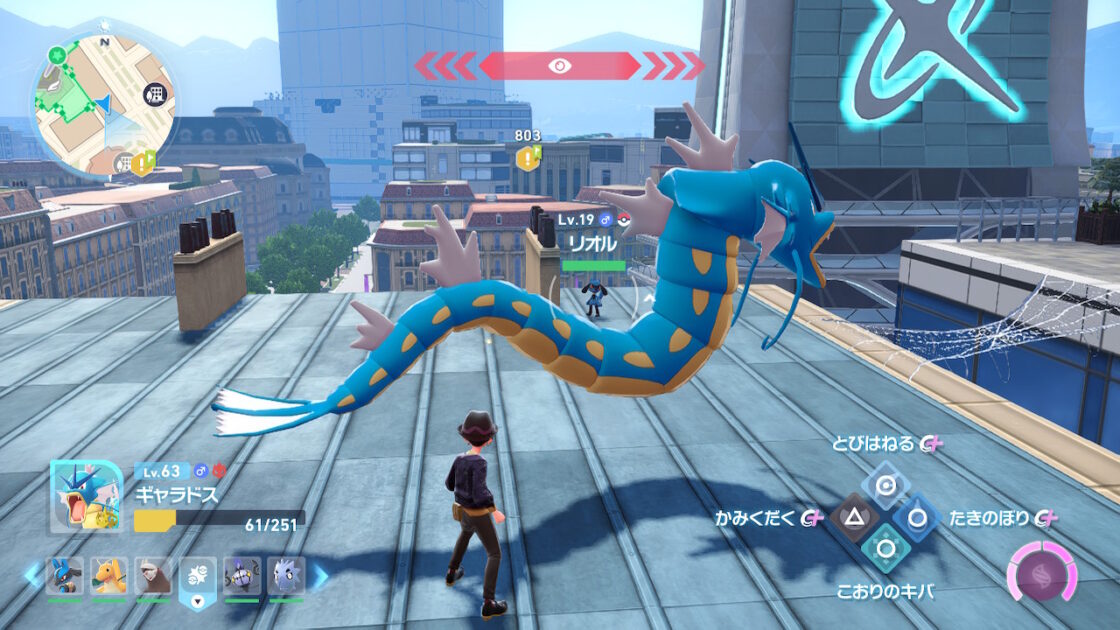Use the こおりのキバ move

884,548
